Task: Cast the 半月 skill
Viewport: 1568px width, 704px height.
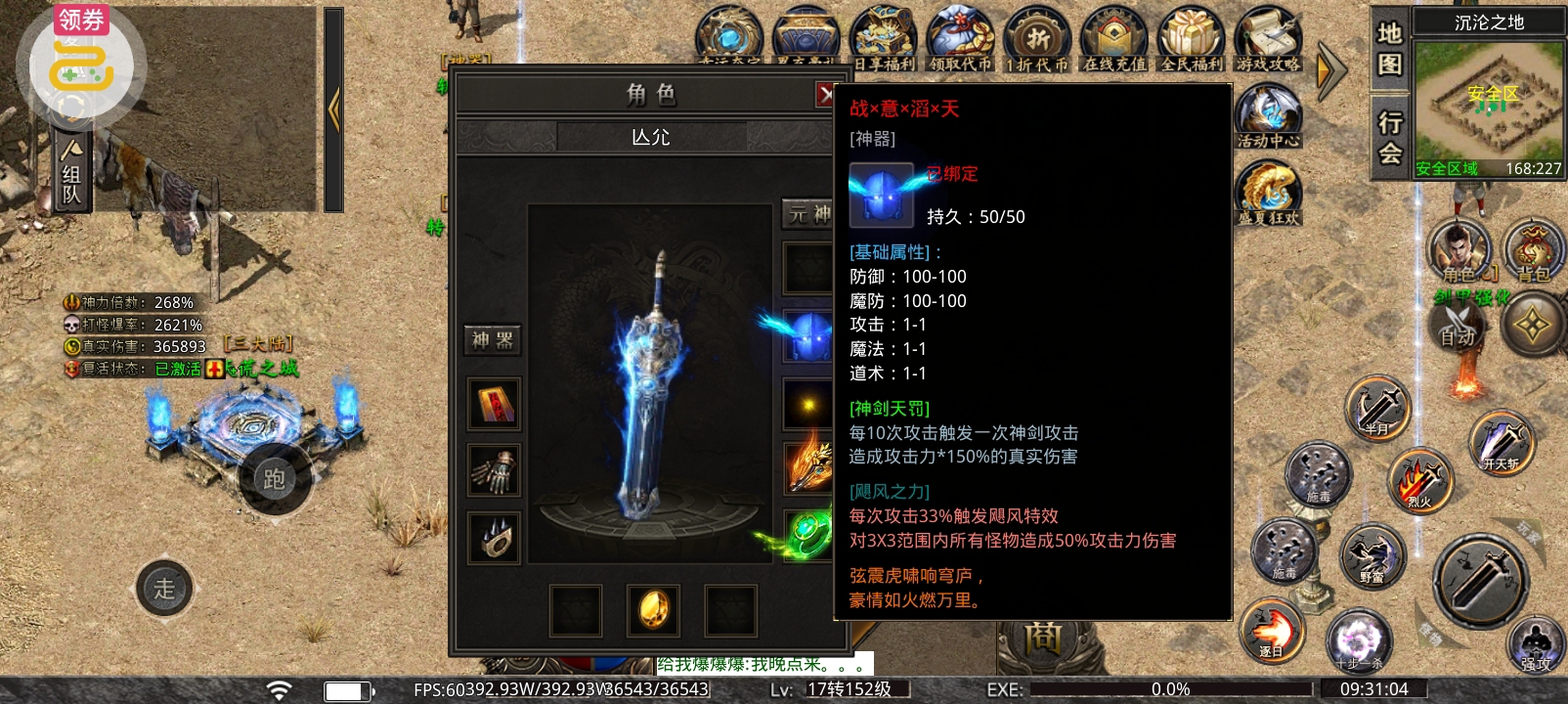Action: tap(1377, 409)
